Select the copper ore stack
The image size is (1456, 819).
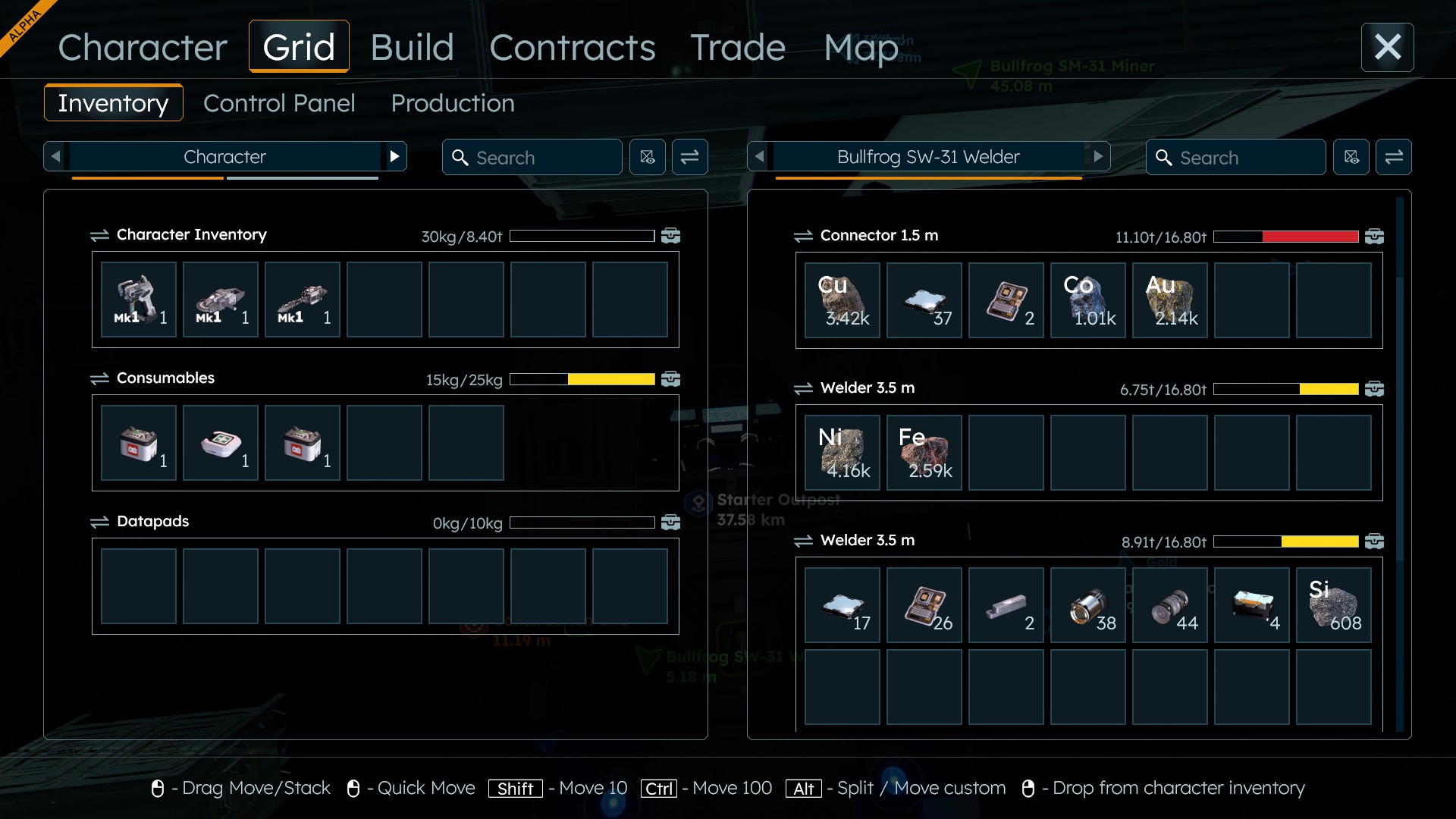click(x=843, y=300)
